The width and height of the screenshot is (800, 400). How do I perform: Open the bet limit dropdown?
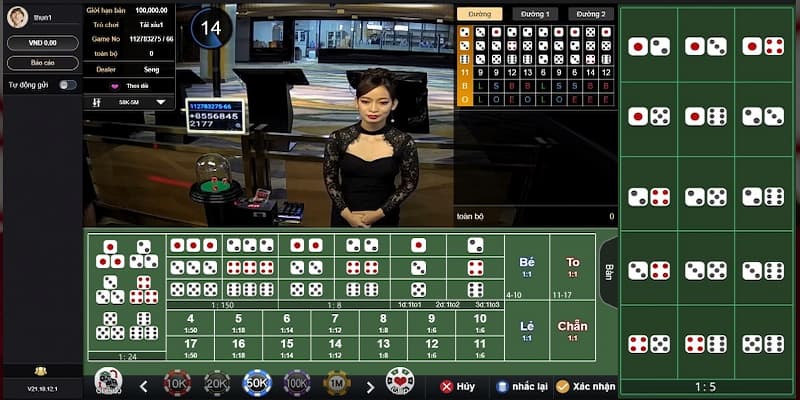pos(158,102)
